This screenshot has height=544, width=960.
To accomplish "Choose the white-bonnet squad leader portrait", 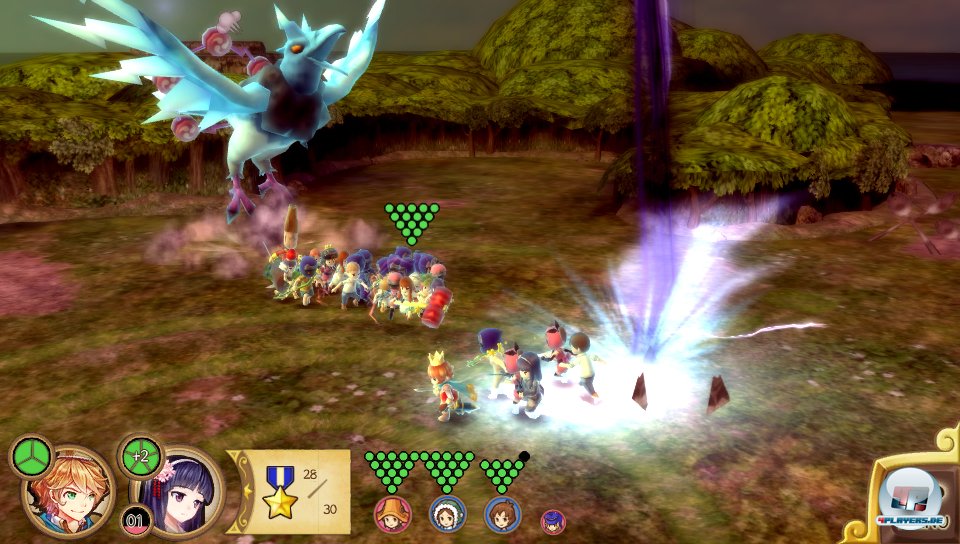I will (447, 514).
